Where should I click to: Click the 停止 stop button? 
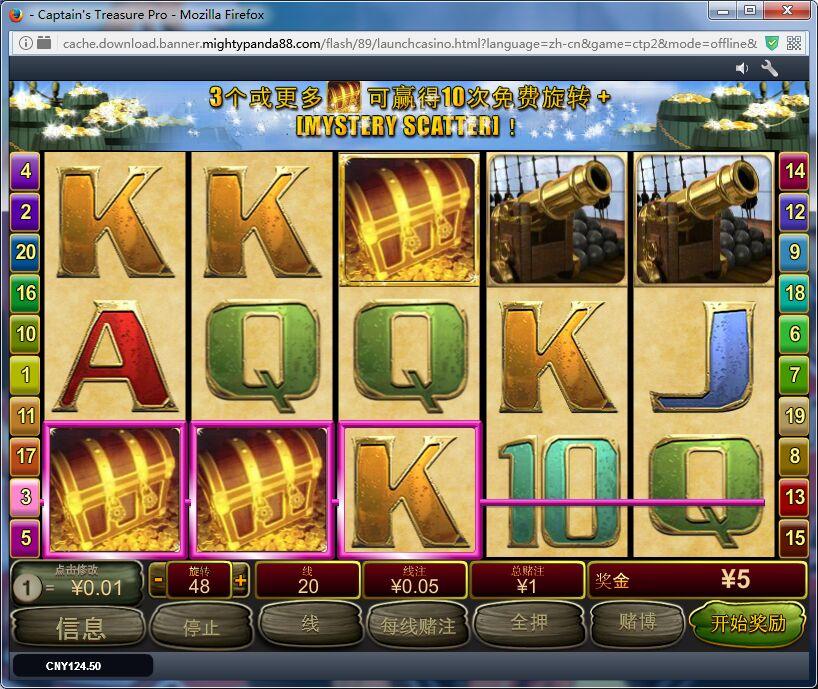tap(201, 627)
